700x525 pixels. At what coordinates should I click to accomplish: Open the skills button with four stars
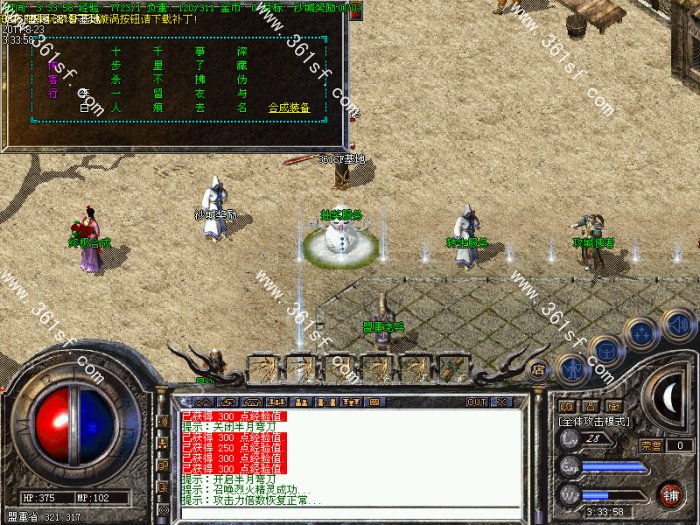pos(641,332)
